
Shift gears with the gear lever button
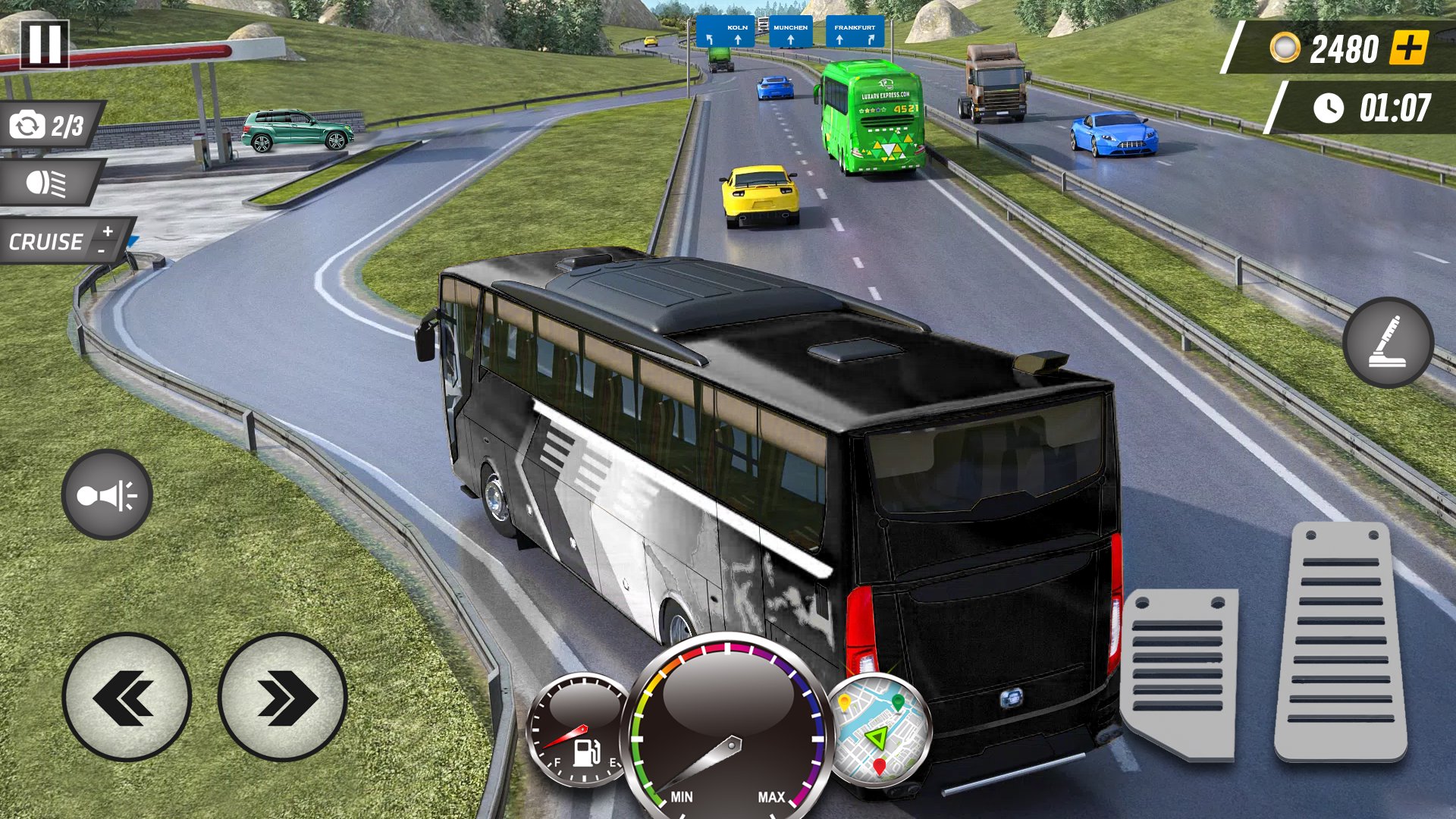1388,343
